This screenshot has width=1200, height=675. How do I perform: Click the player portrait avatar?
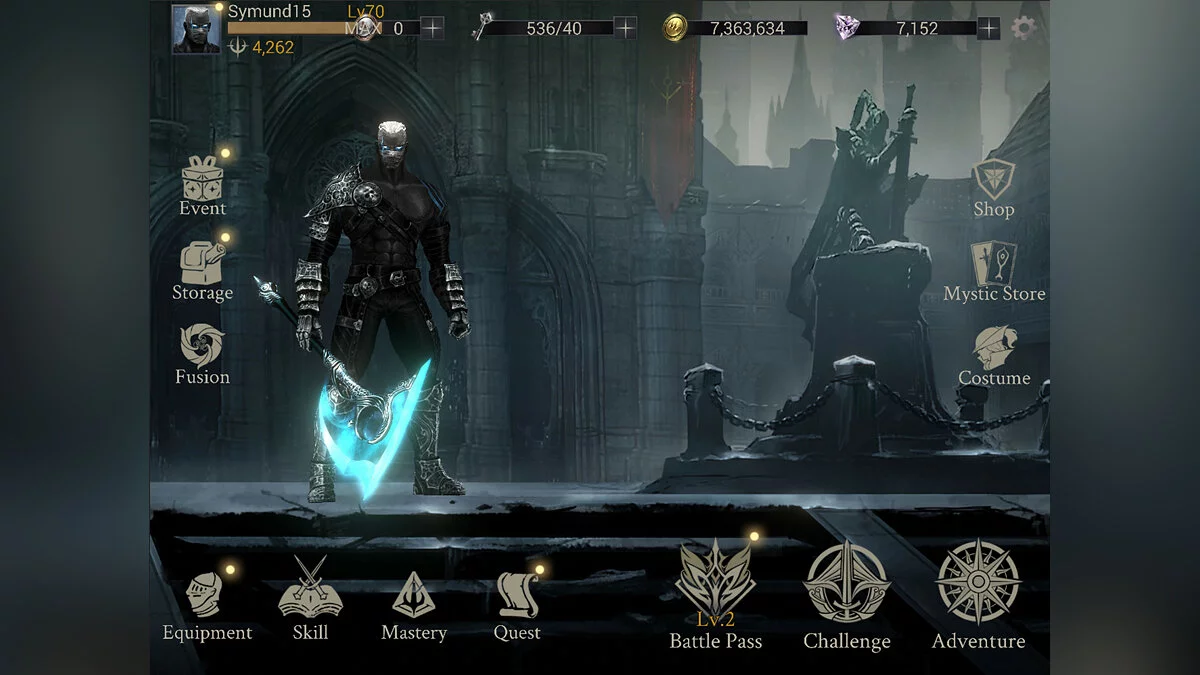tap(196, 29)
